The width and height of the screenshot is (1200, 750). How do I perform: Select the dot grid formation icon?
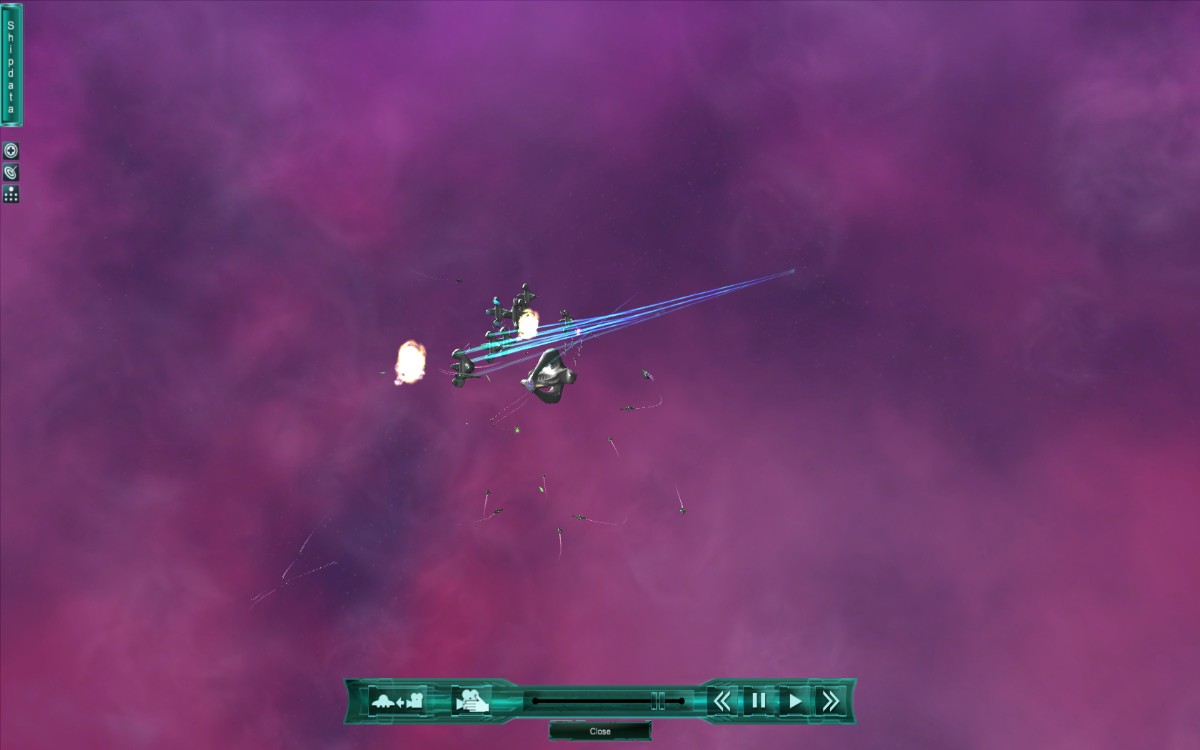[11, 194]
